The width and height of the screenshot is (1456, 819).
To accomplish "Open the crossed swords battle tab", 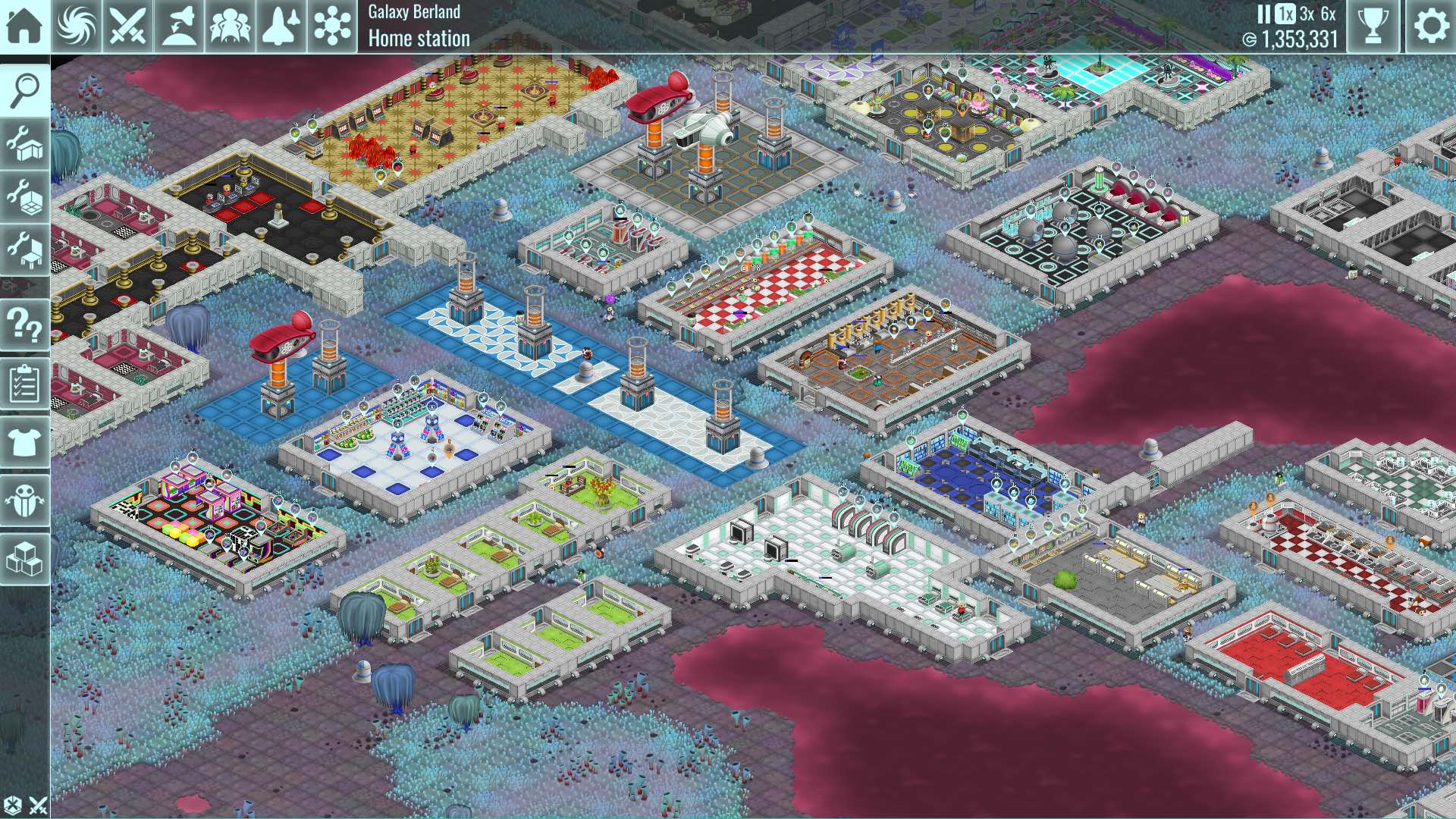I will point(127,26).
